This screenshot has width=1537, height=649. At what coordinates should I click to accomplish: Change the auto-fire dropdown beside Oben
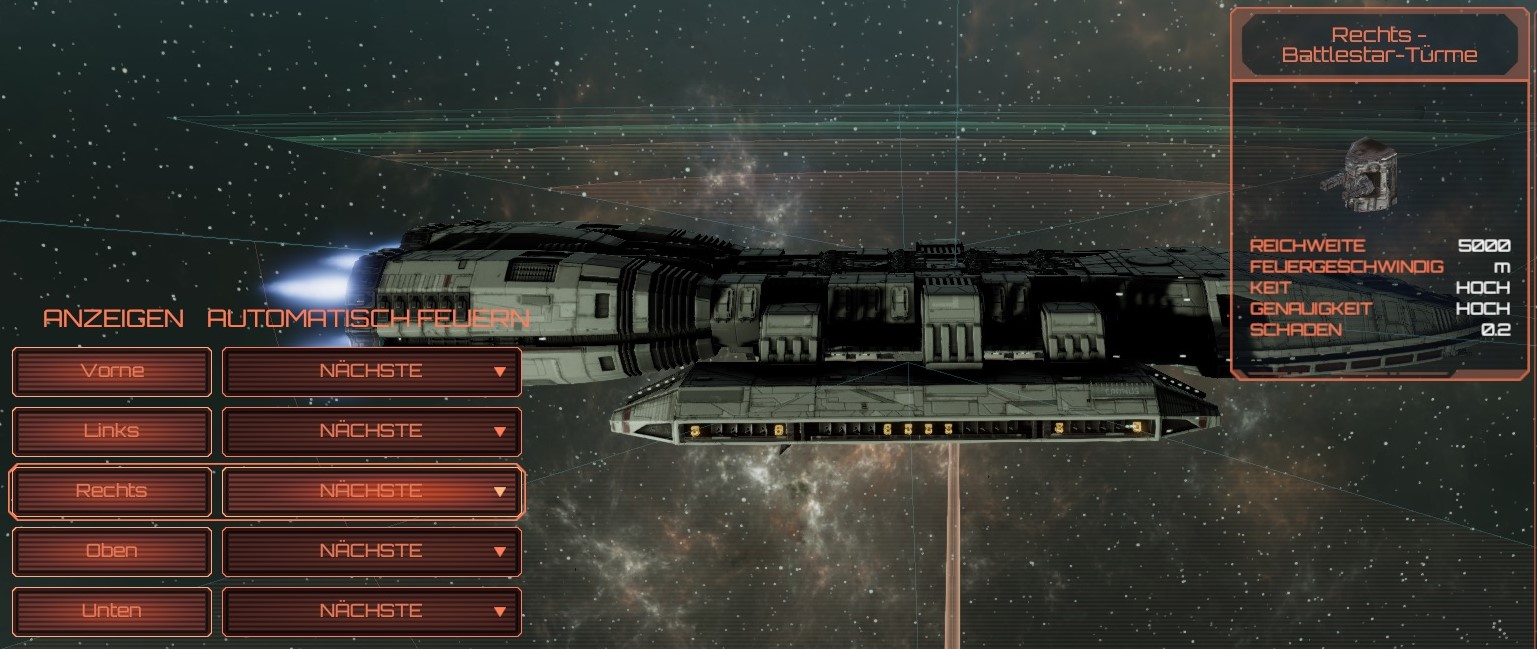tap(372, 551)
